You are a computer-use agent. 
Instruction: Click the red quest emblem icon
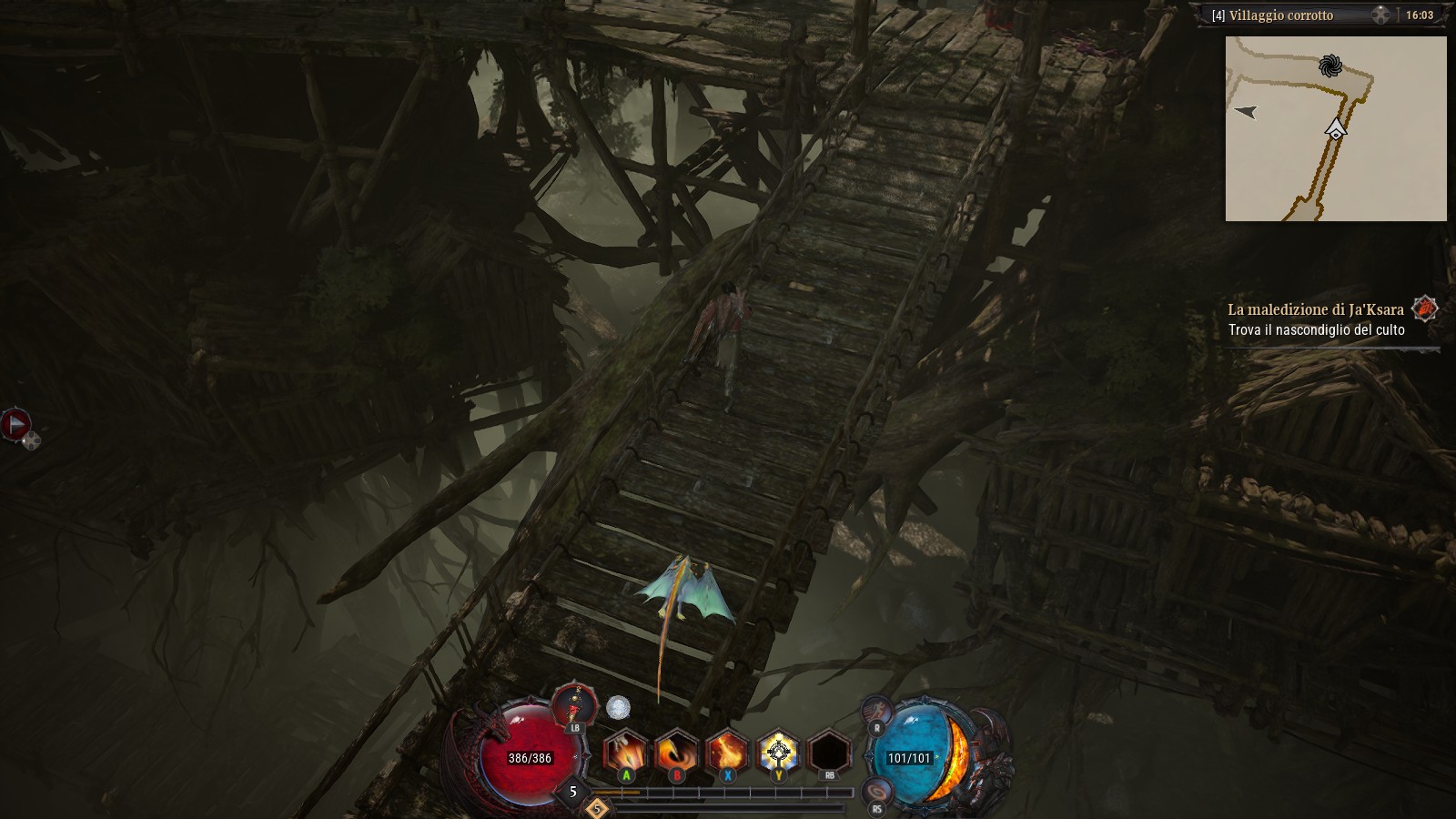(x=1424, y=308)
